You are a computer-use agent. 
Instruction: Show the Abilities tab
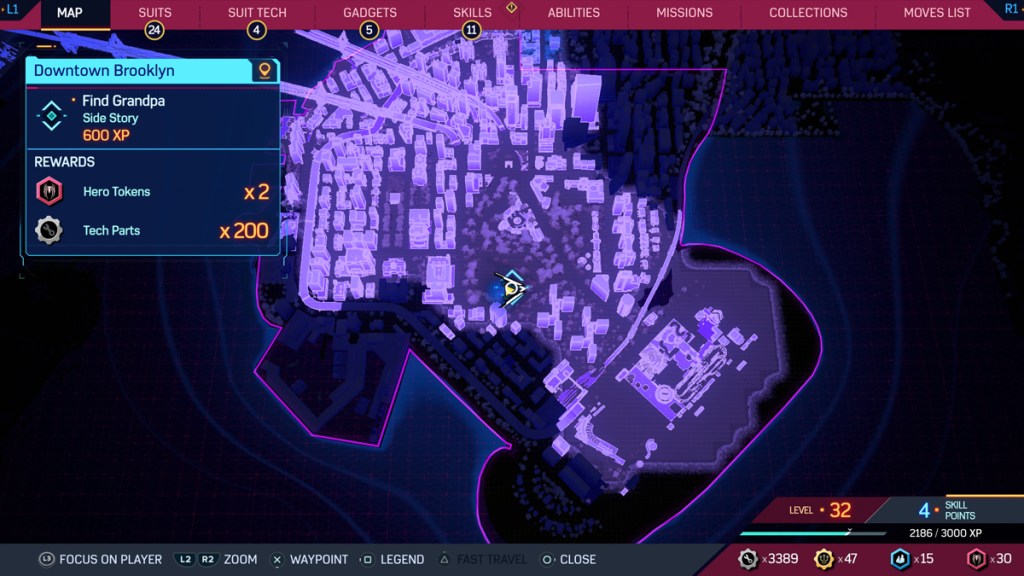574,13
